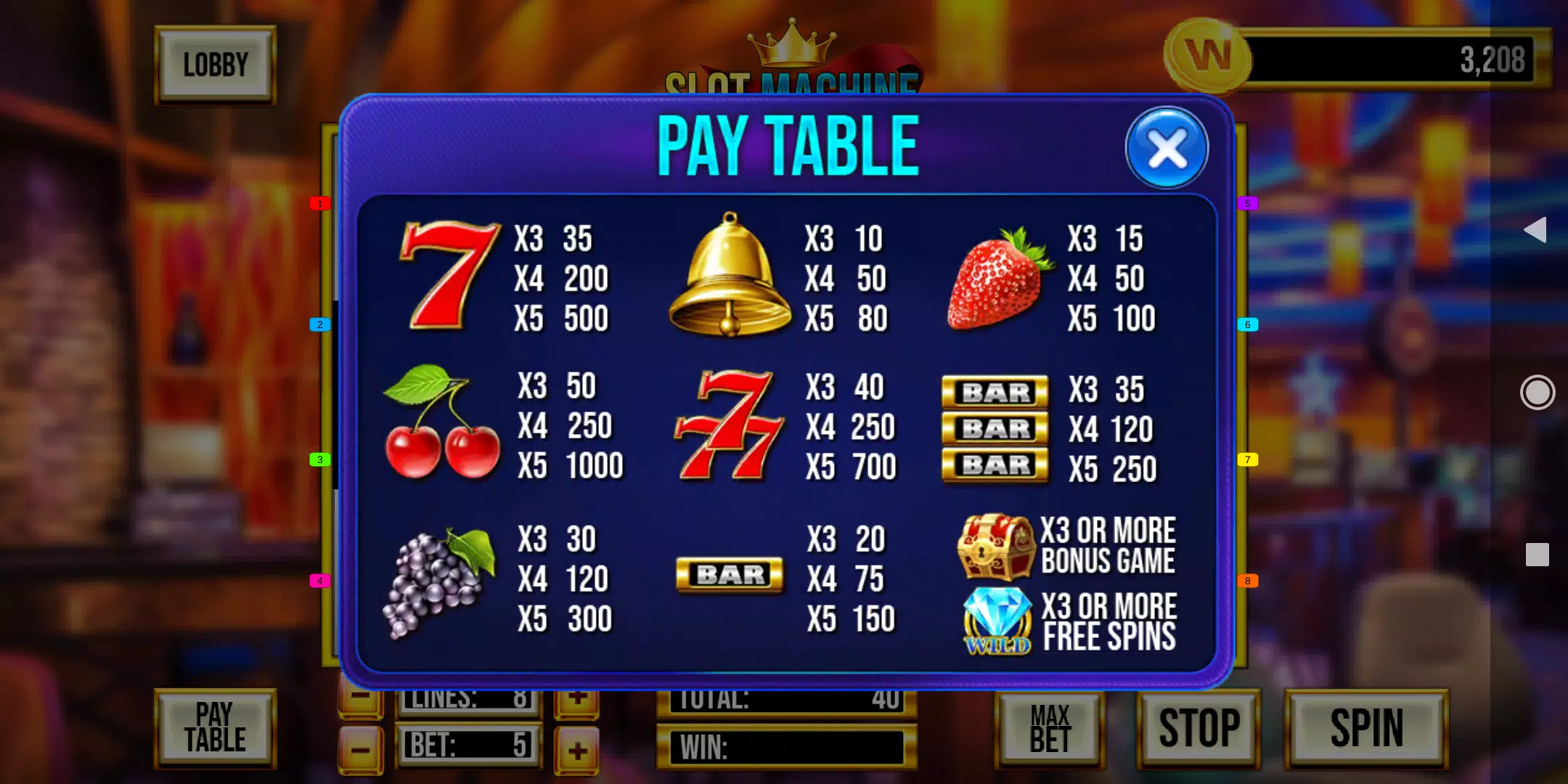Screen dimensions: 1568x784
Task: Decrease the bet with the minus button
Action: tap(361, 750)
